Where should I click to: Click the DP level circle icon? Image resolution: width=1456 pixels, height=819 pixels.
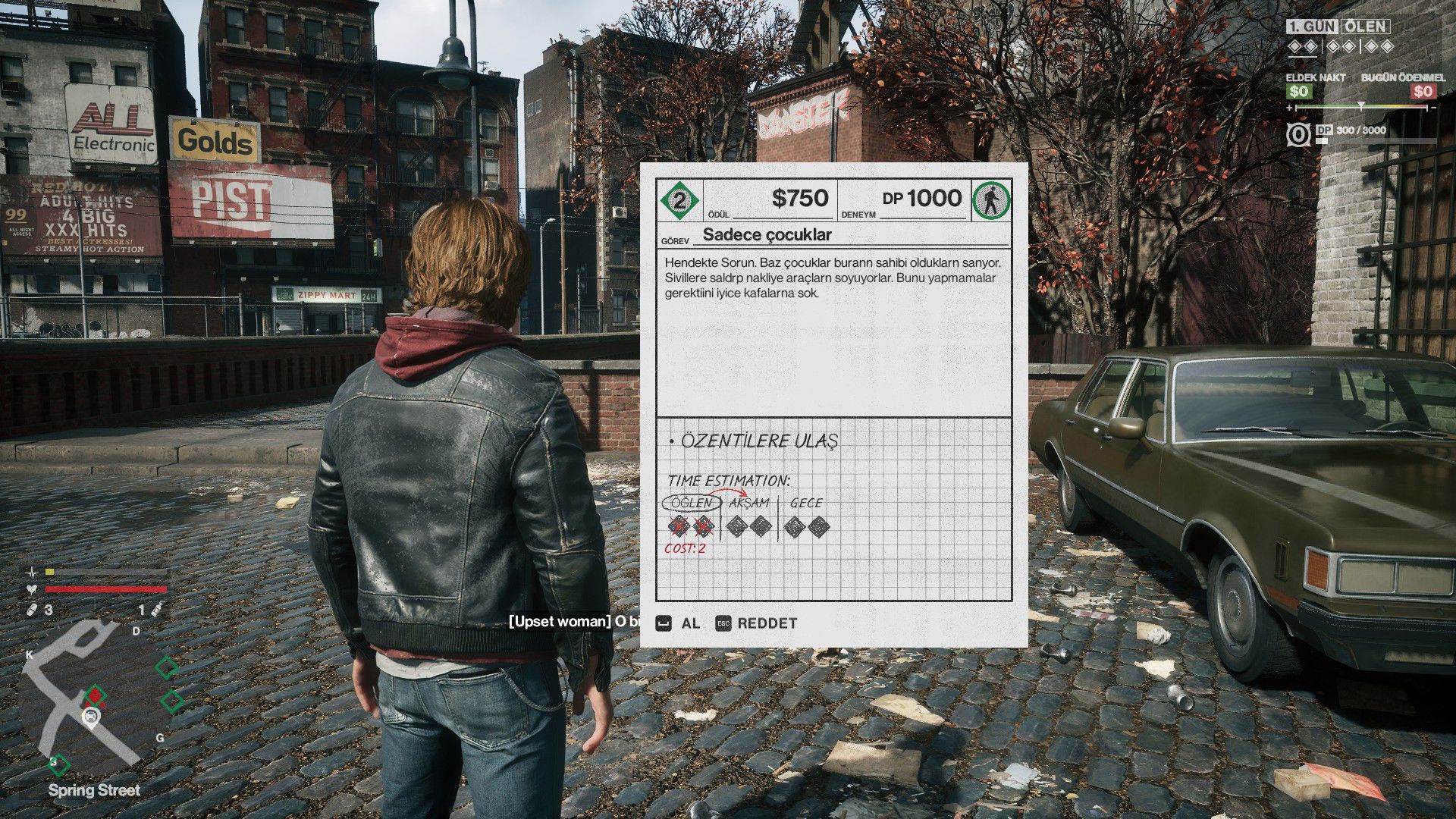tap(1298, 135)
